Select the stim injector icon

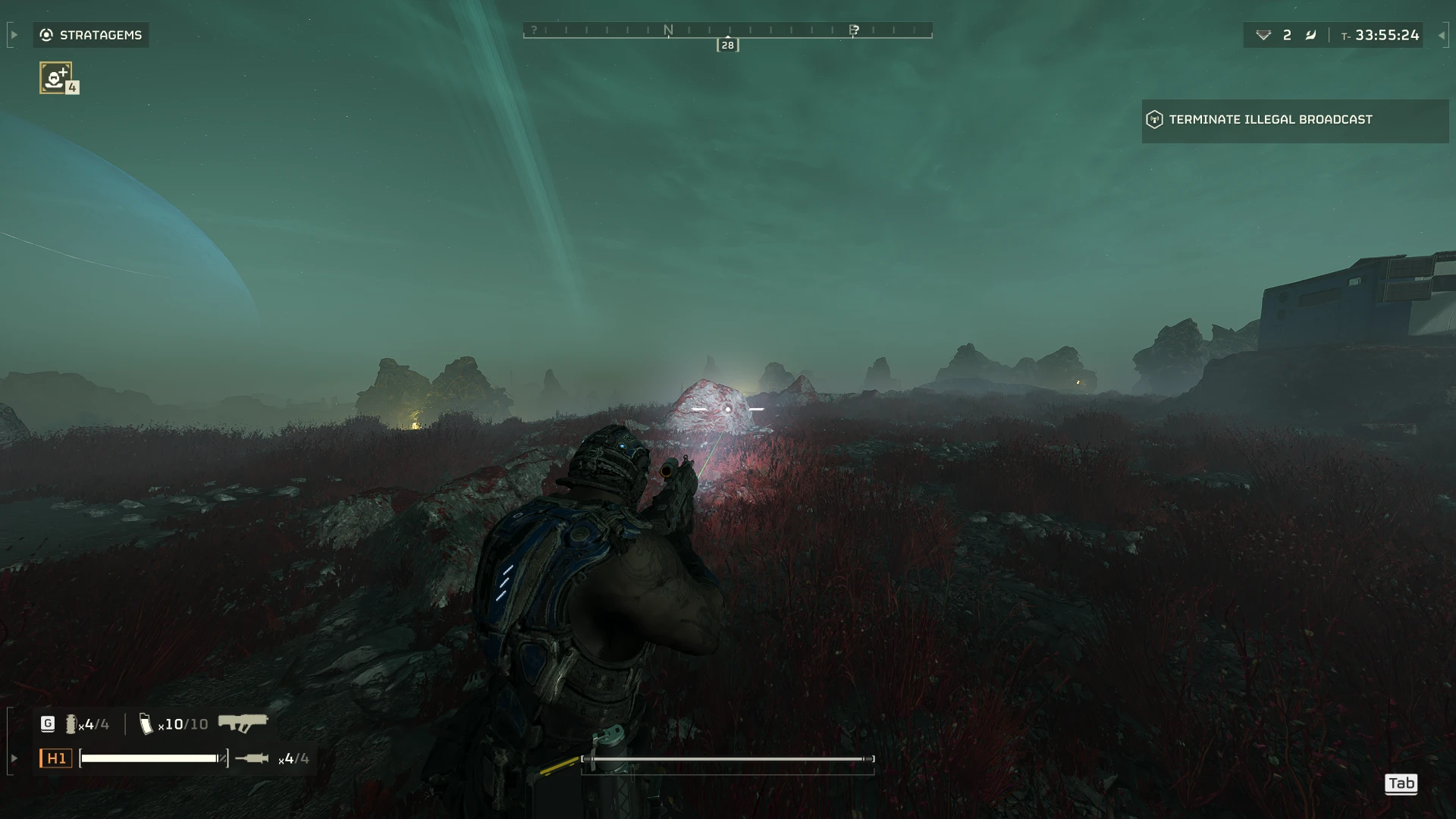point(252,758)
